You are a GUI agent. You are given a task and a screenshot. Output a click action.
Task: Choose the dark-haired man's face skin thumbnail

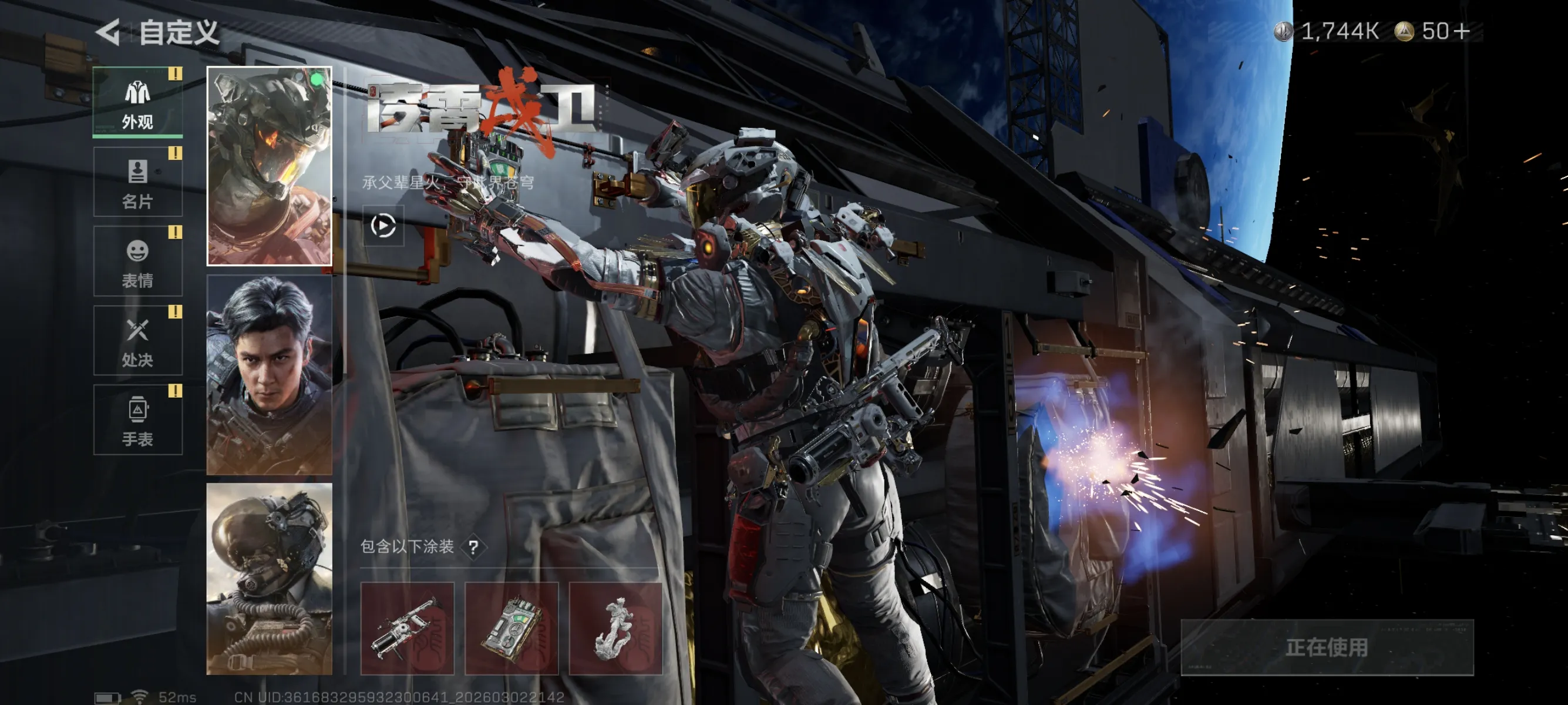tap(269, 374)
